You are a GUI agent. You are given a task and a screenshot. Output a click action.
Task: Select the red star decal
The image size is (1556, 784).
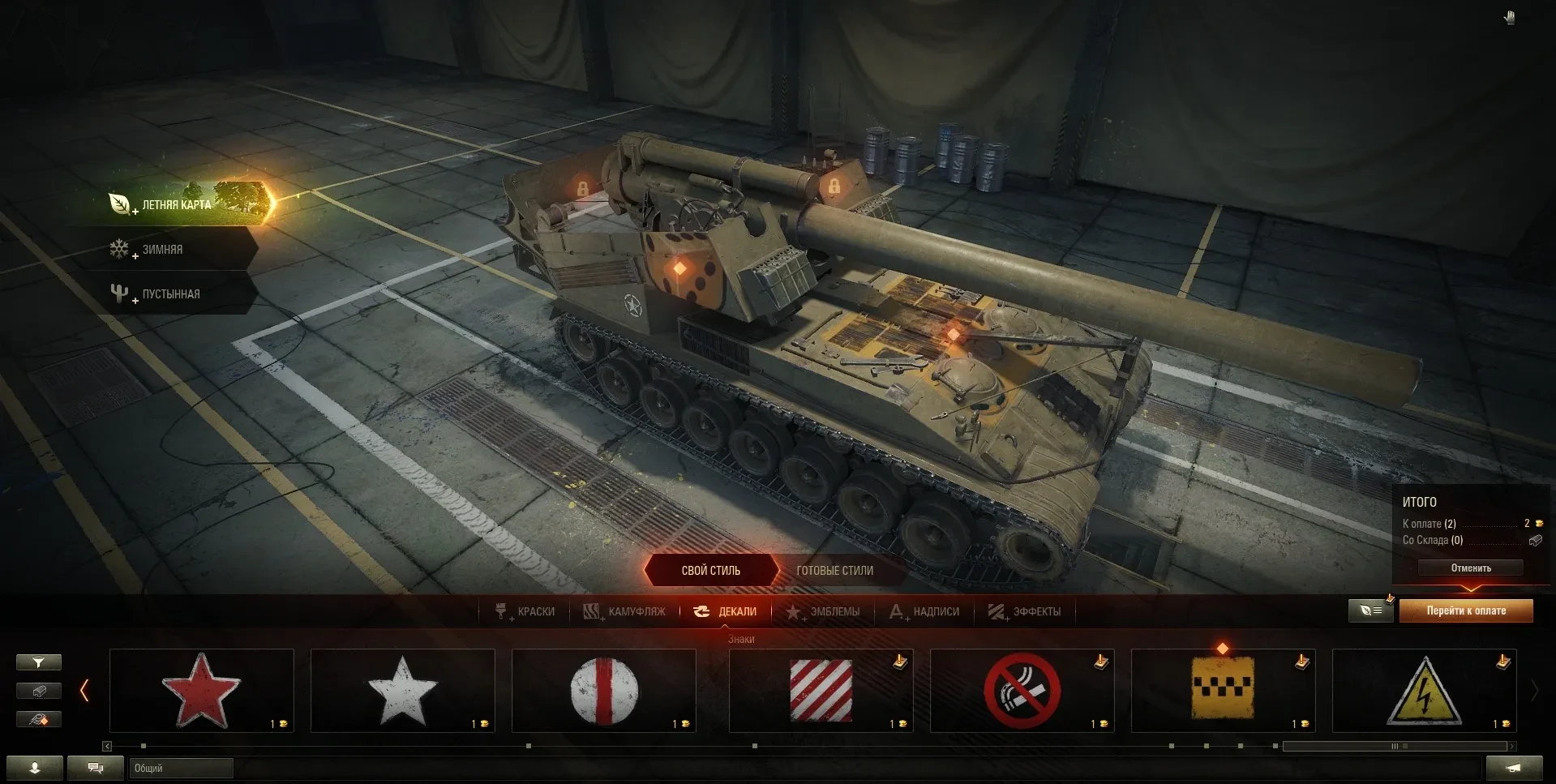click(x=201, y=690)
